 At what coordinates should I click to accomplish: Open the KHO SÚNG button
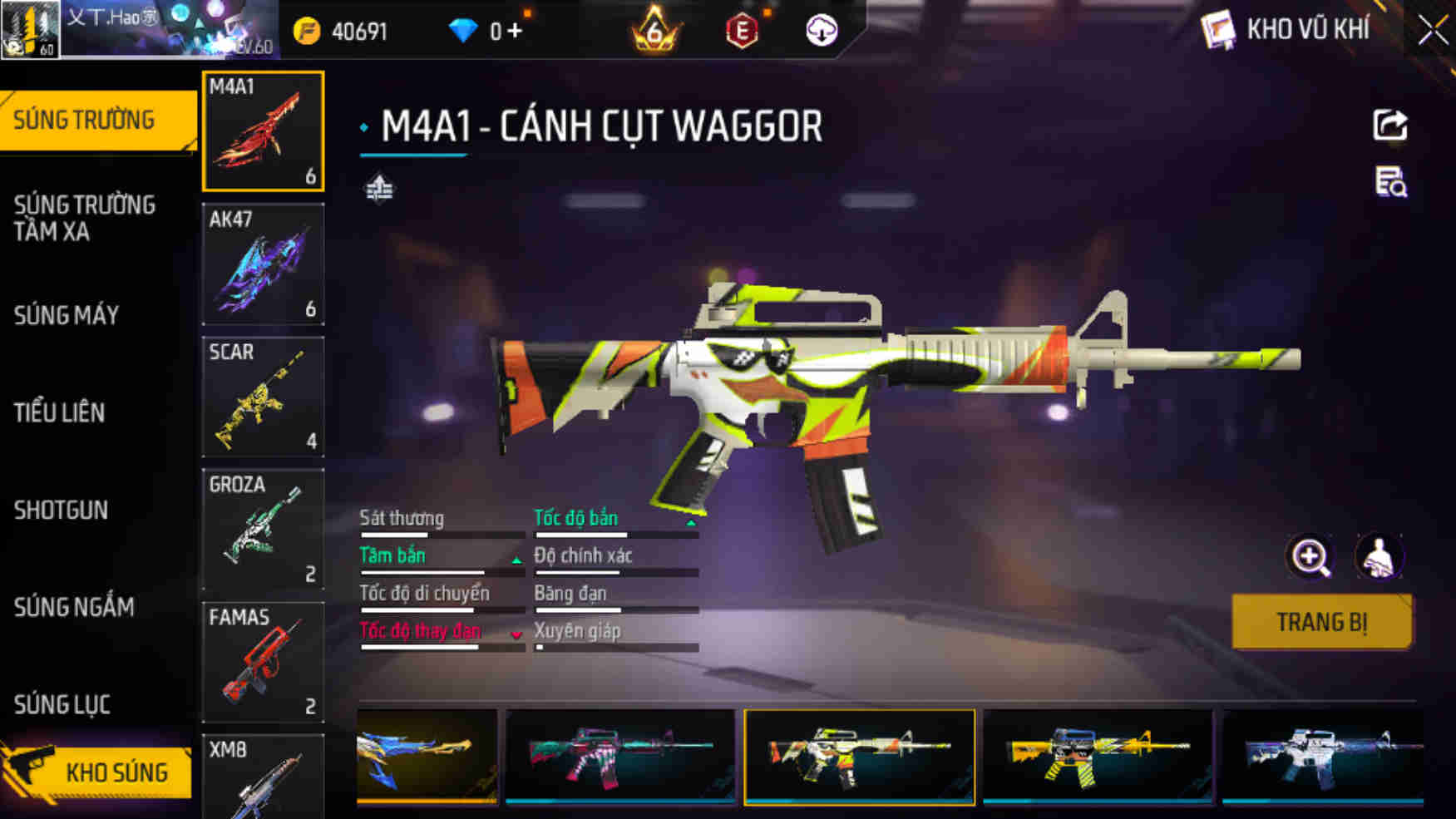point(98,772)
